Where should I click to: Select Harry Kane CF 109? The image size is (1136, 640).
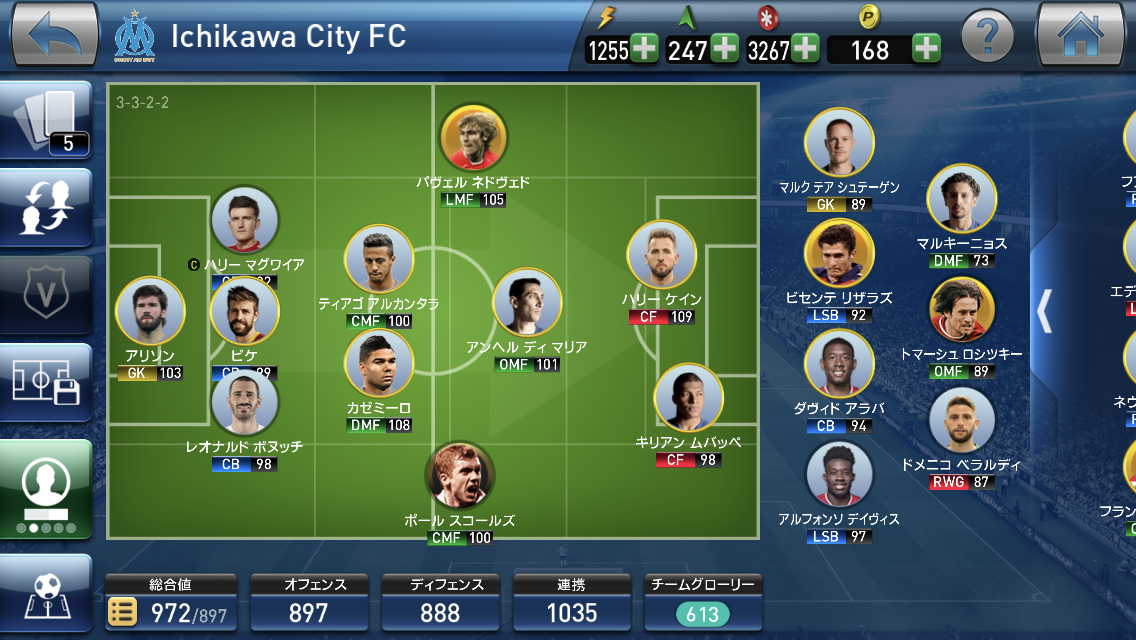click(661, 256)
